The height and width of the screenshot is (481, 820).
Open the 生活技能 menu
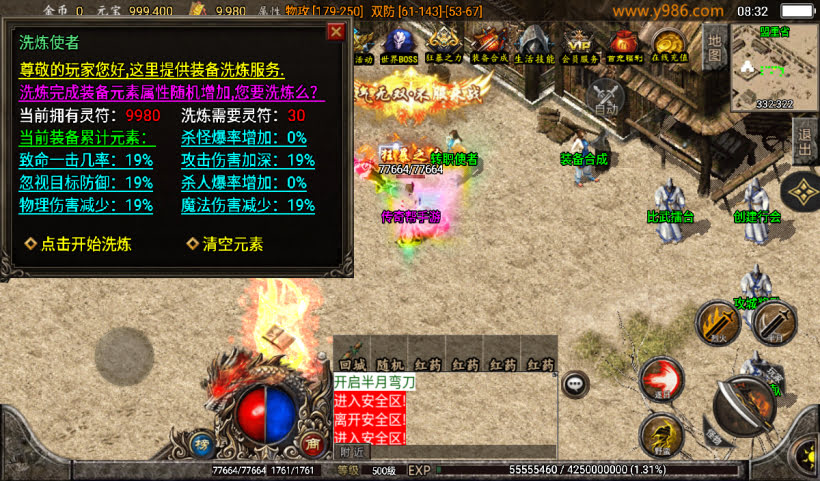[x=534, y=45]
